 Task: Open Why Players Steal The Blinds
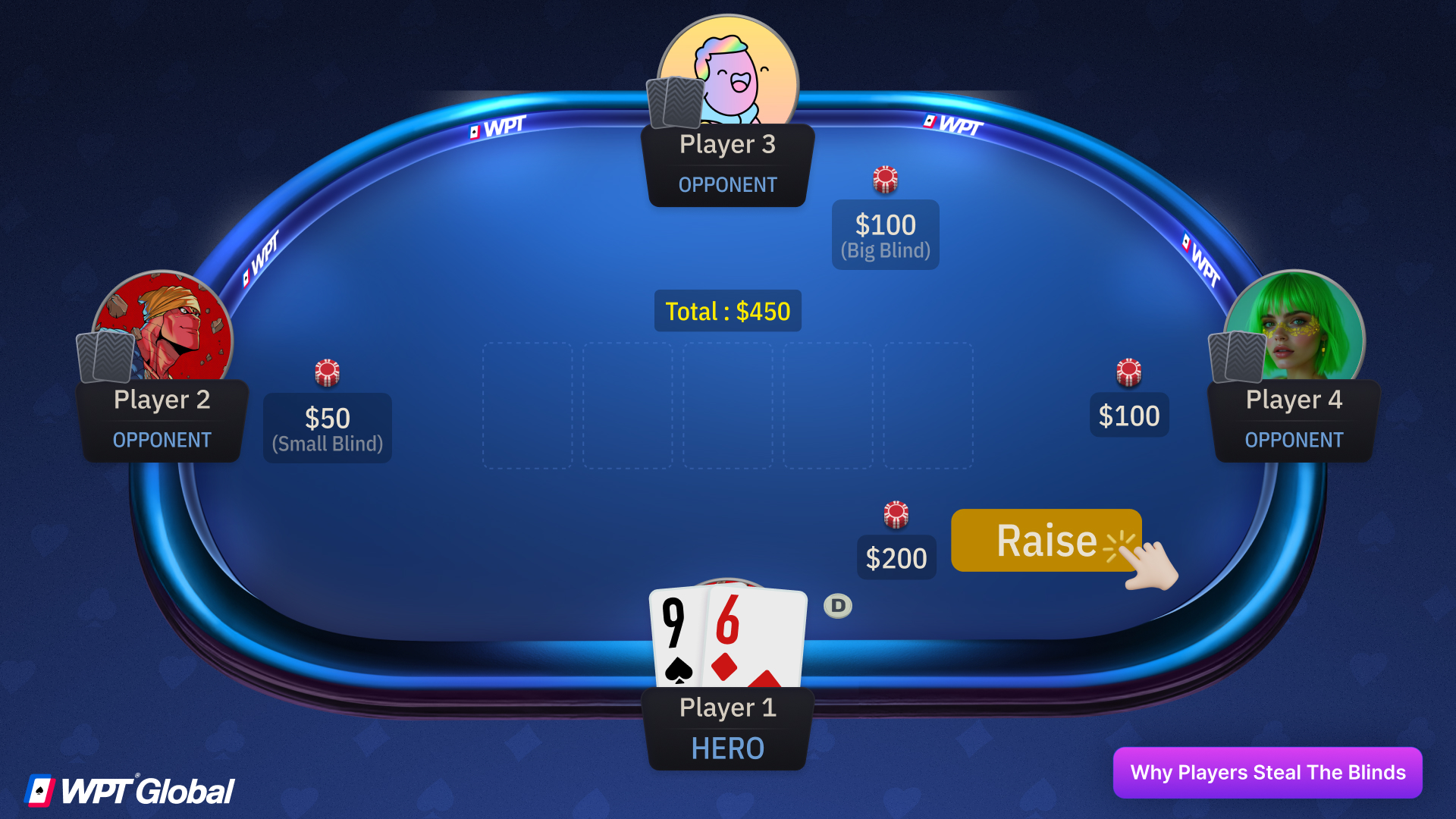pyautogui.click(x=1267, y=773)
